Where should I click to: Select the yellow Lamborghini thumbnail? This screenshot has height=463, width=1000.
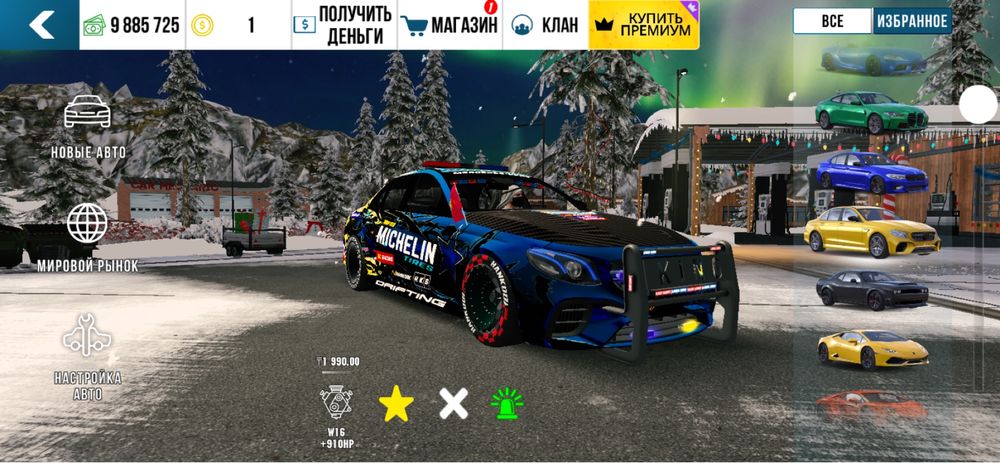click(870, 348)
